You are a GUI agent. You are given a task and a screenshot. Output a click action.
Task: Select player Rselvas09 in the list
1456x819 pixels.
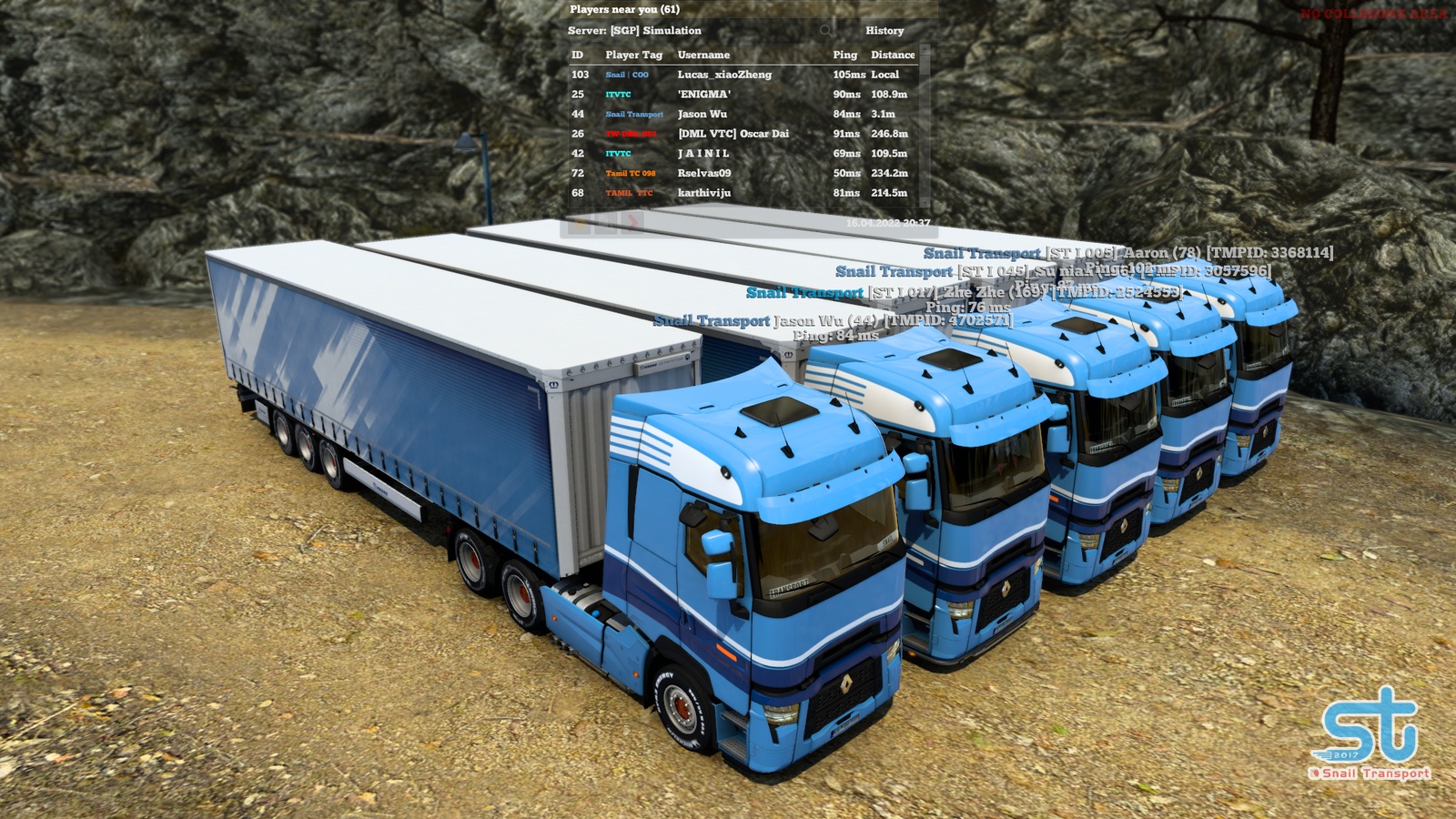pyautogui.click(x=703, y=173)
